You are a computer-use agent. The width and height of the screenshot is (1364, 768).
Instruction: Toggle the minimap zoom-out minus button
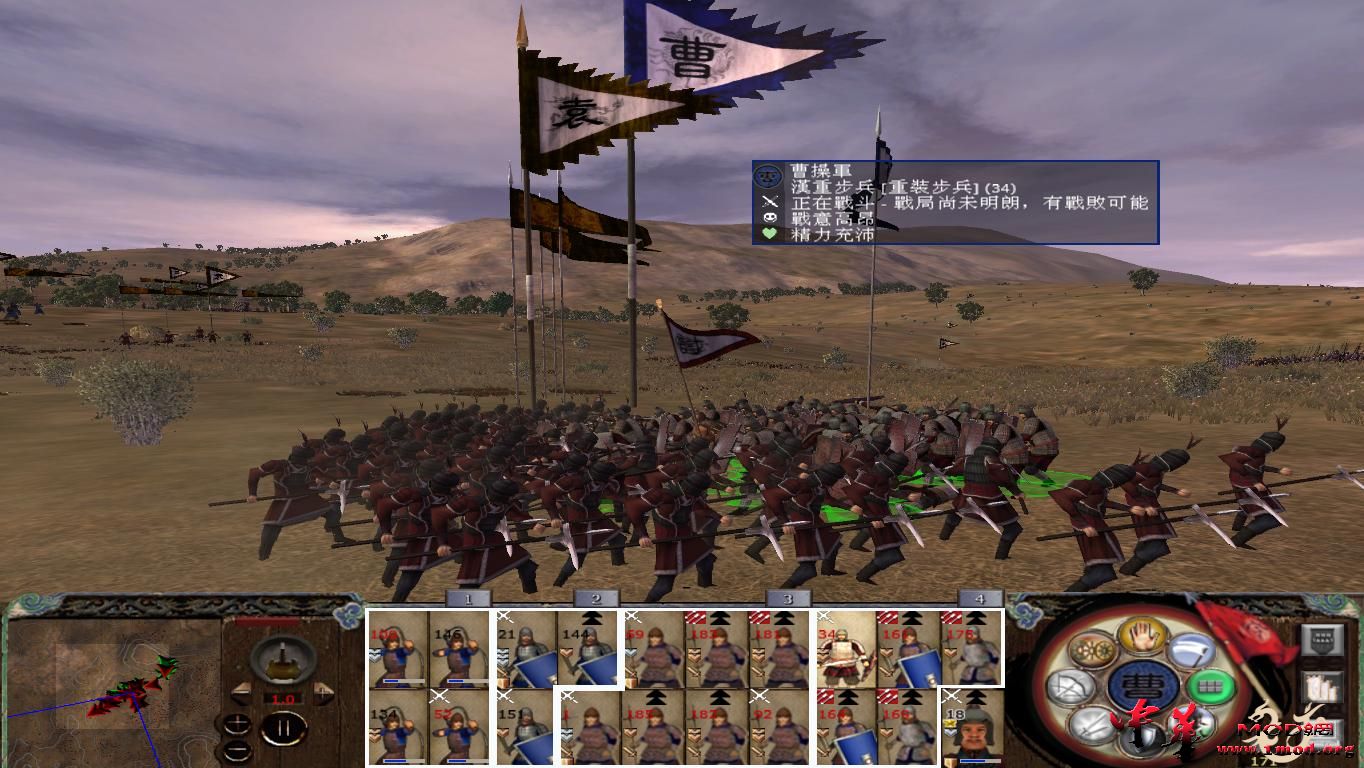pos(238,750)
